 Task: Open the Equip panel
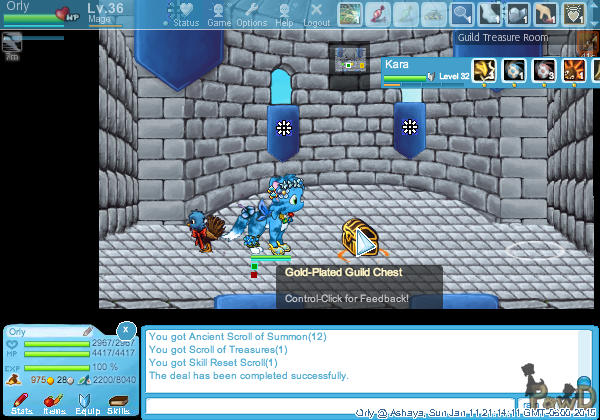click(x=86, y=403)
